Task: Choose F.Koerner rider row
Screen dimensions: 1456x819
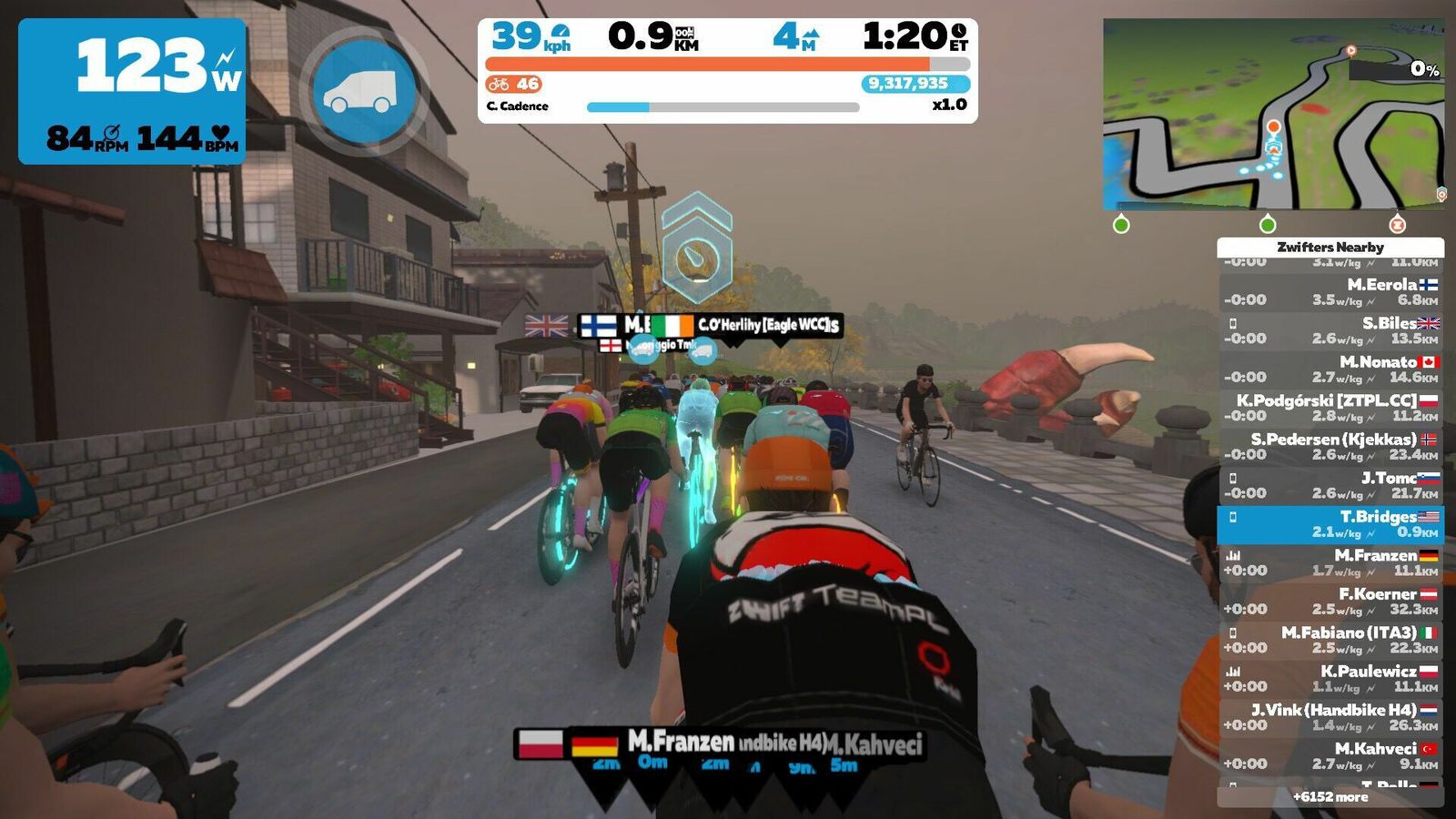Action: click(1330, 602)
